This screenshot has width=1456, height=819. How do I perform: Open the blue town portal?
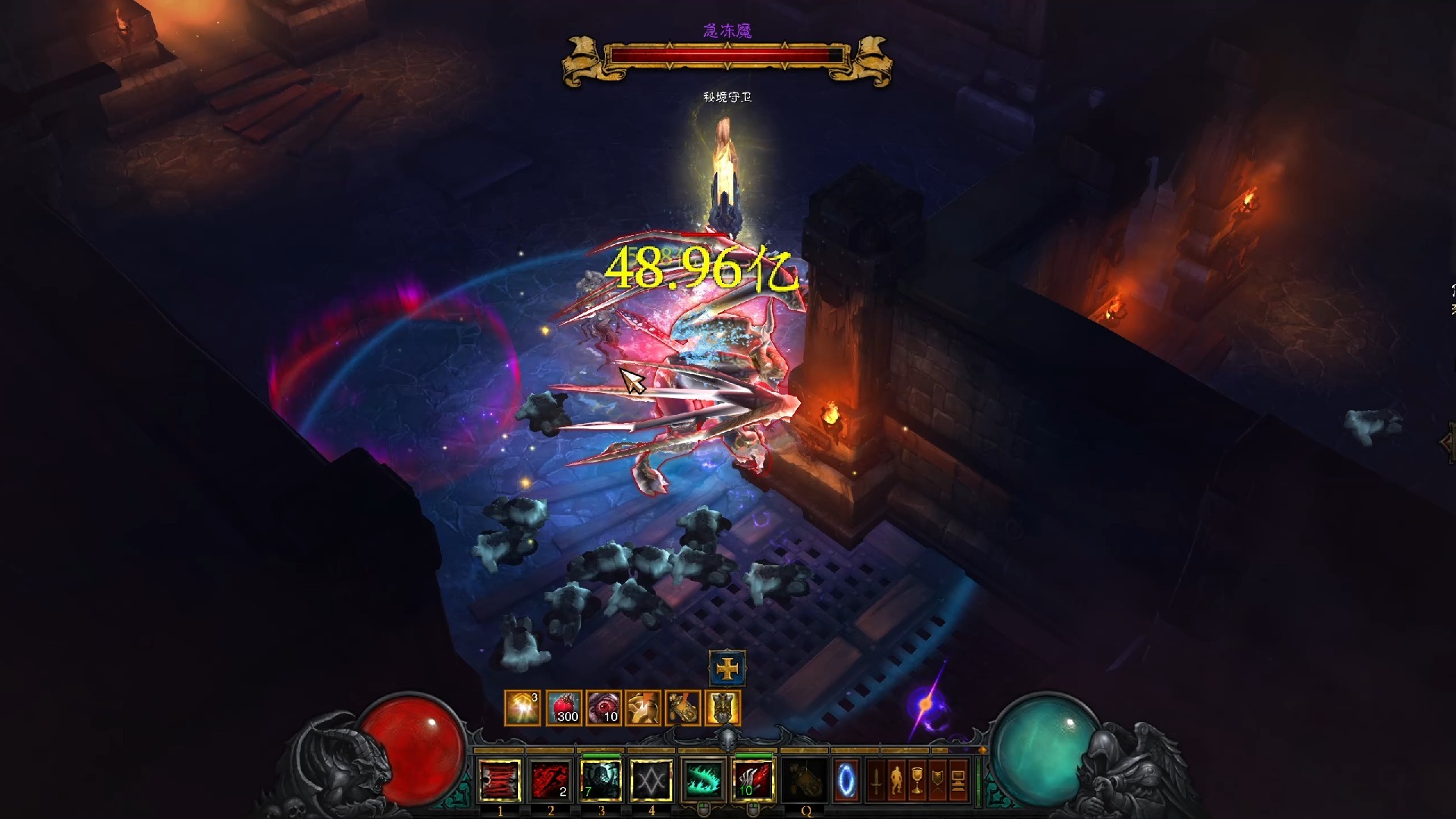[846, 780]
